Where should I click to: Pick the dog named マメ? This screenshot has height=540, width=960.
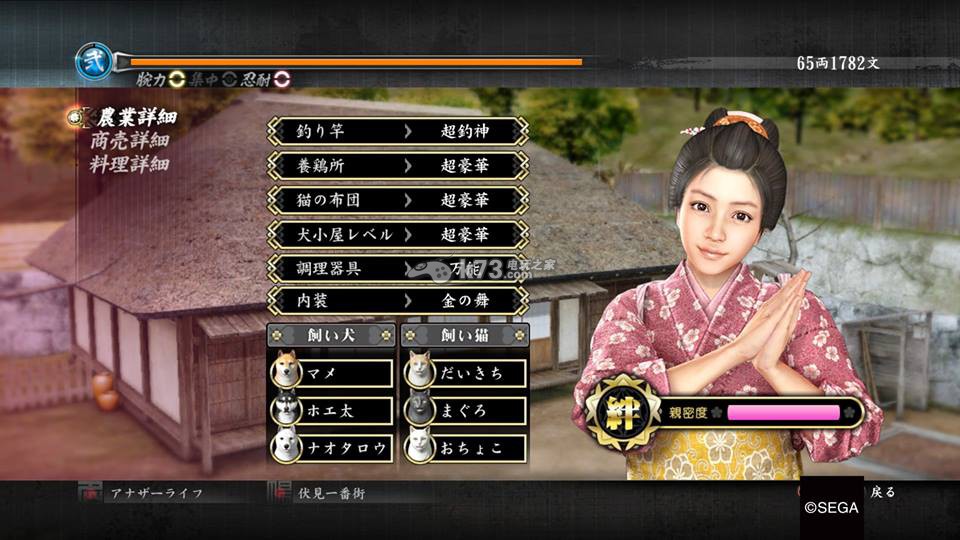[332, 372]
